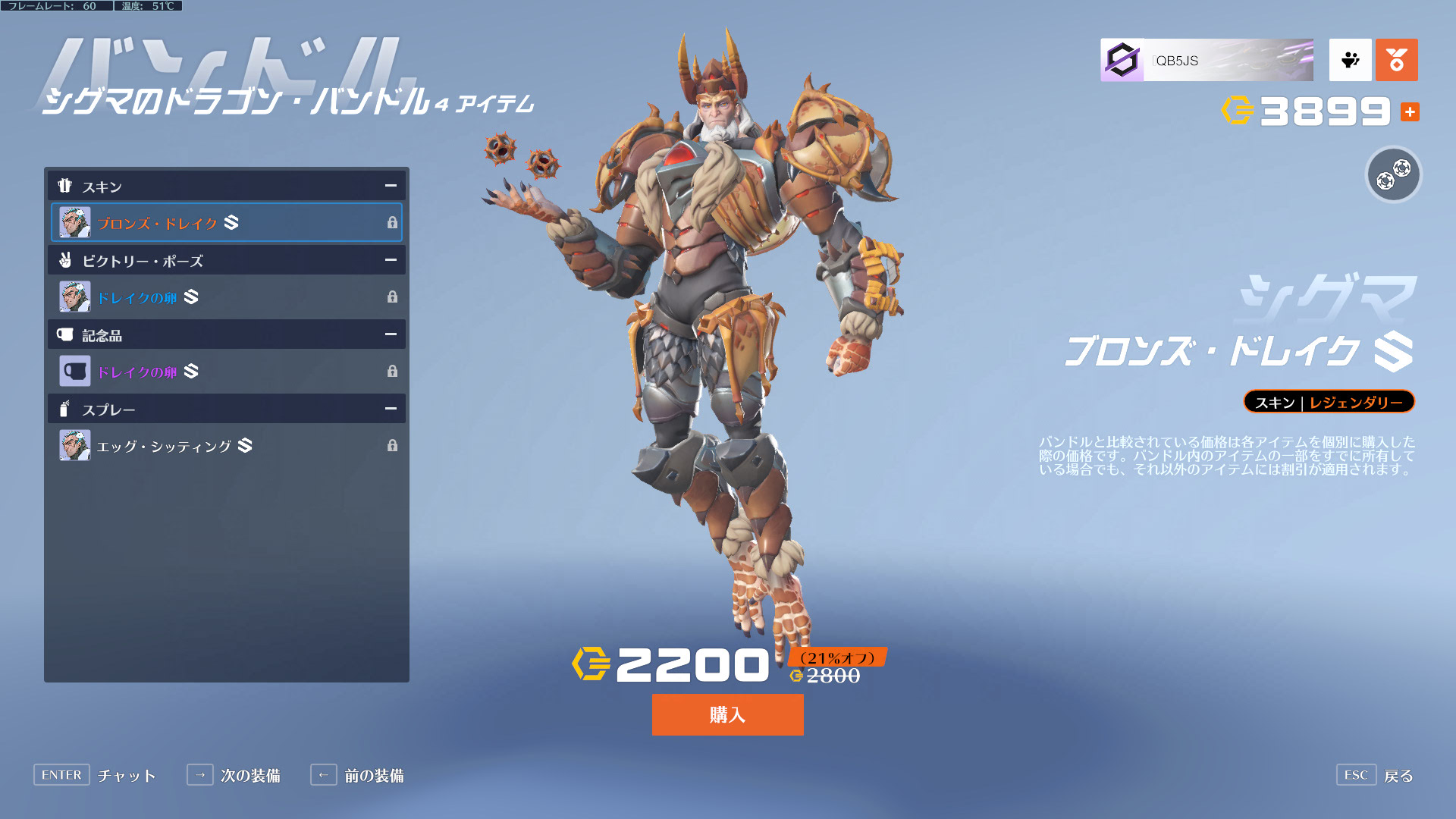
Task: Collapse the スプレー category header
Action: (x=391, y=409)
